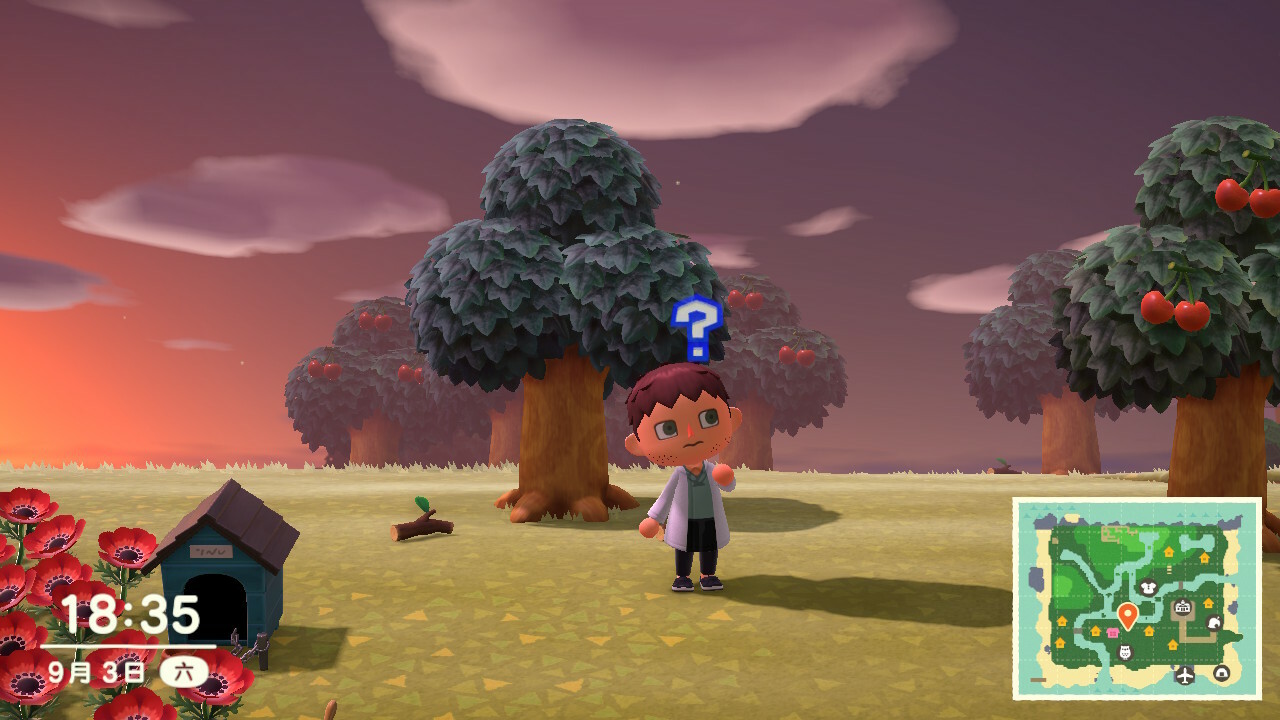Select the airport plane marker on minimap
1280x720 pixels.
(x=1185, y=675)
